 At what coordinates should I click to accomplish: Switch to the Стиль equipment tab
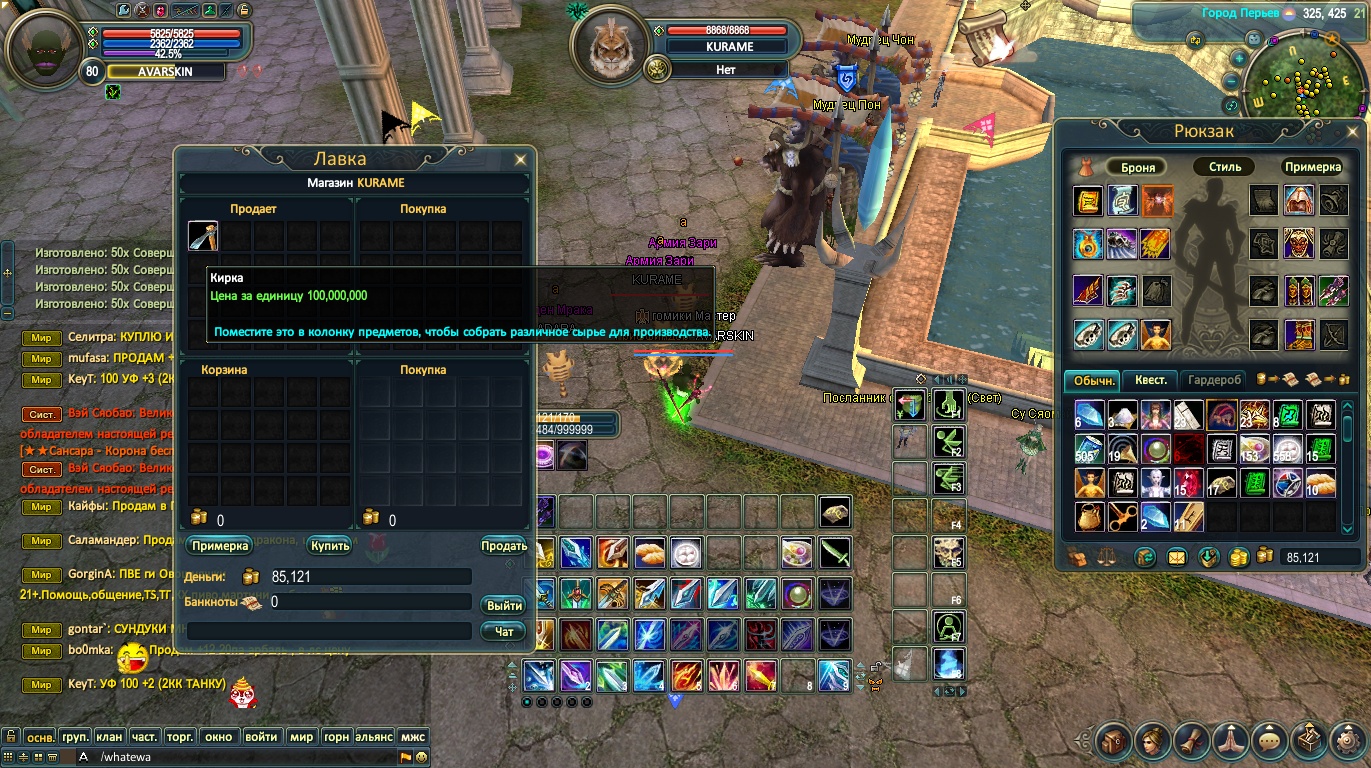[x=1225, y=167]
